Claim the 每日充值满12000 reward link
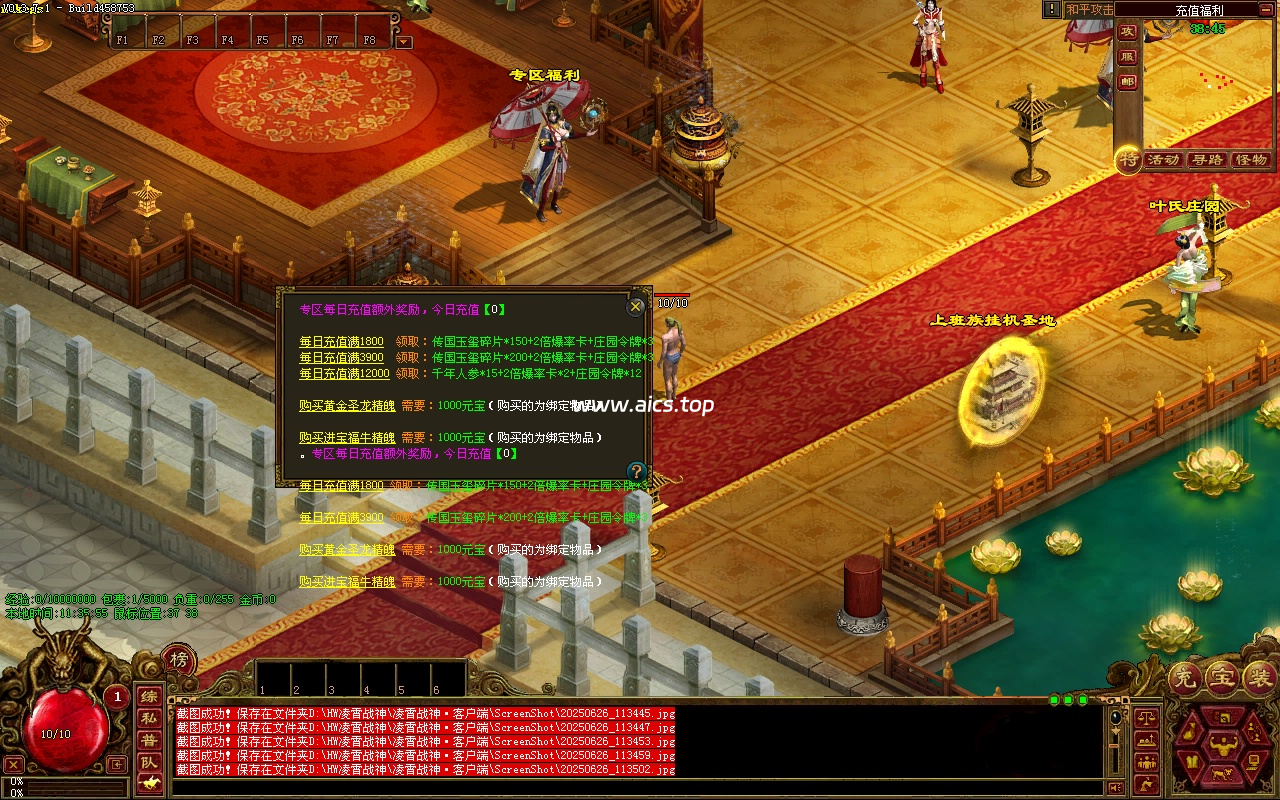 344,374
